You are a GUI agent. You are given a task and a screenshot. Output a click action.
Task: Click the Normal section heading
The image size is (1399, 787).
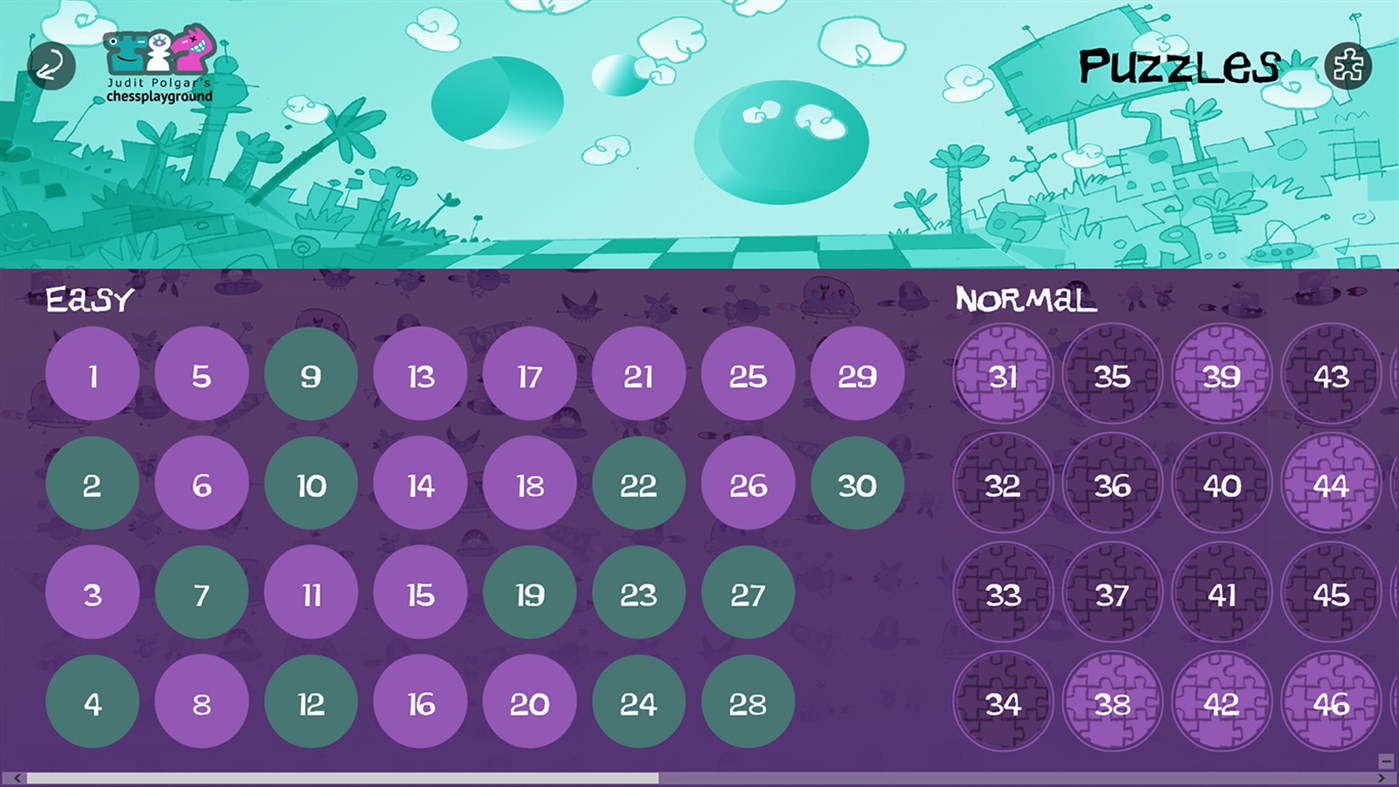click(x=1025, y=300)
